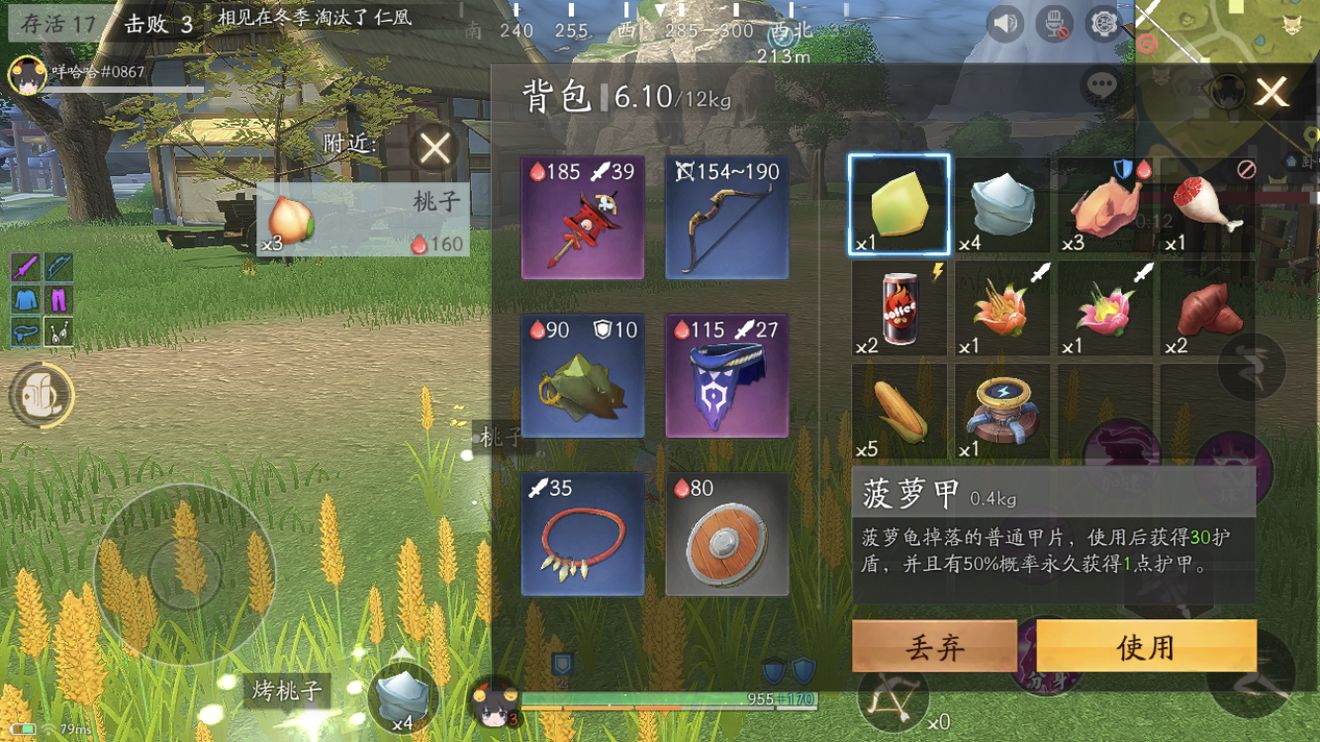Select the ham leg item
Viewport: 1320px width, 742px height.
1208,205
